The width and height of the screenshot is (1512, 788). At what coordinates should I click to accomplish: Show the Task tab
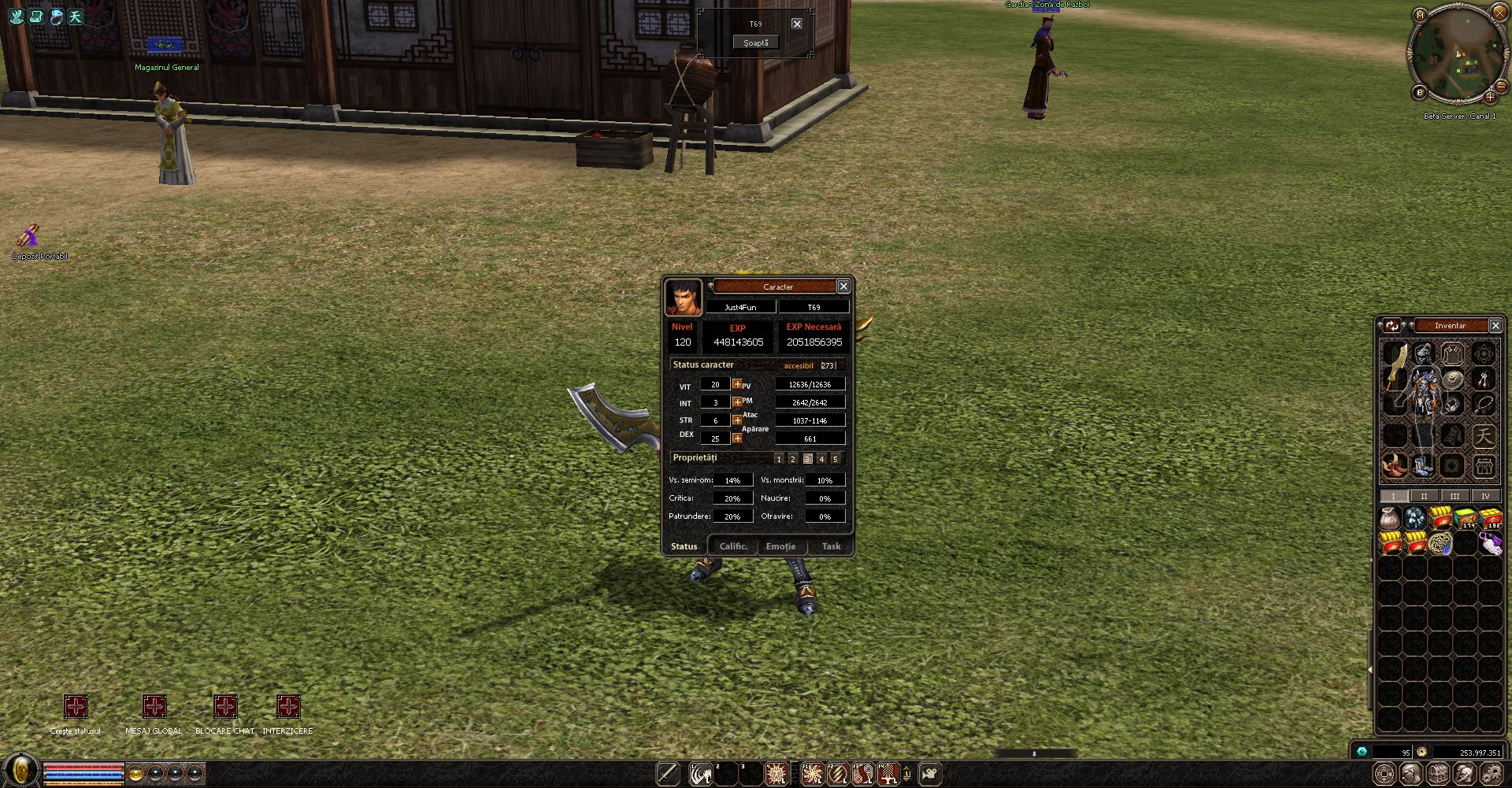(831, 546)
